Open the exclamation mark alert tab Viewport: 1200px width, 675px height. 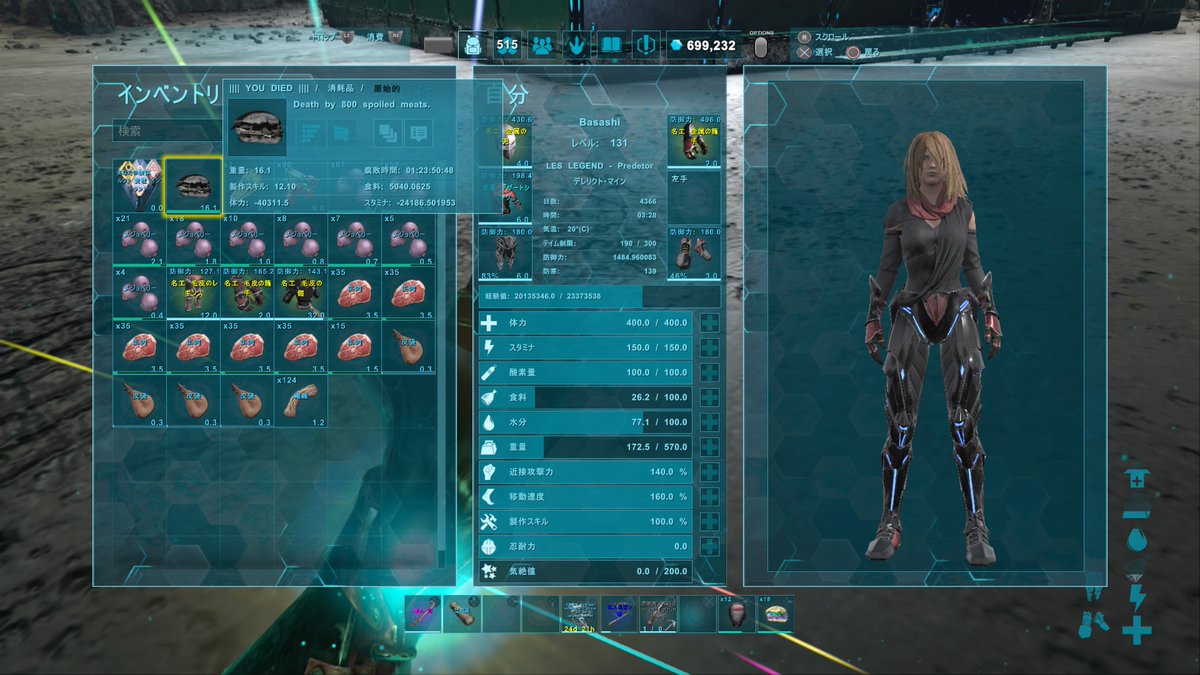[x=644, y=45]
